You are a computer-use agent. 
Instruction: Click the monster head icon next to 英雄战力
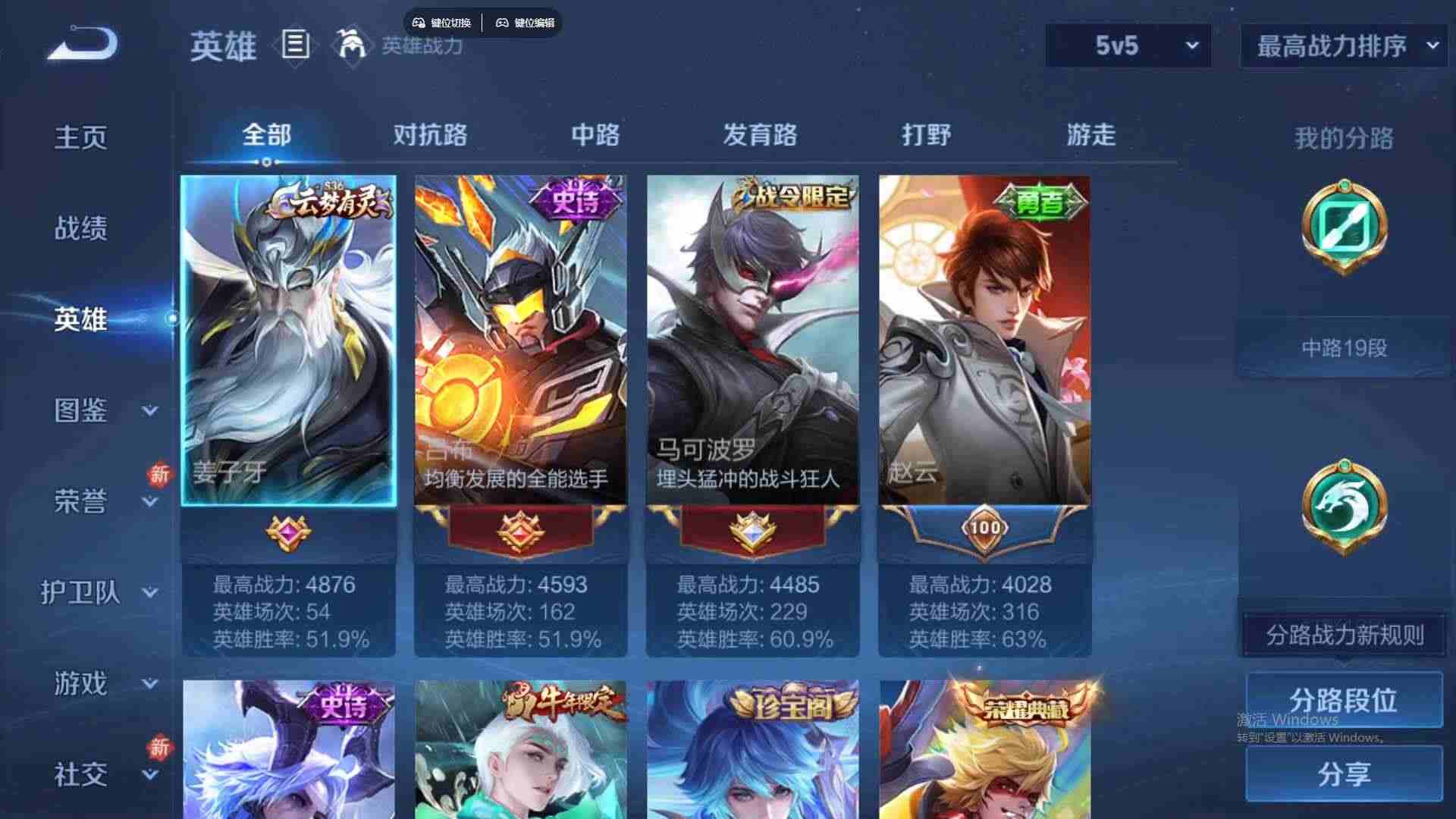pyautogui.click(x=350, y=45)
